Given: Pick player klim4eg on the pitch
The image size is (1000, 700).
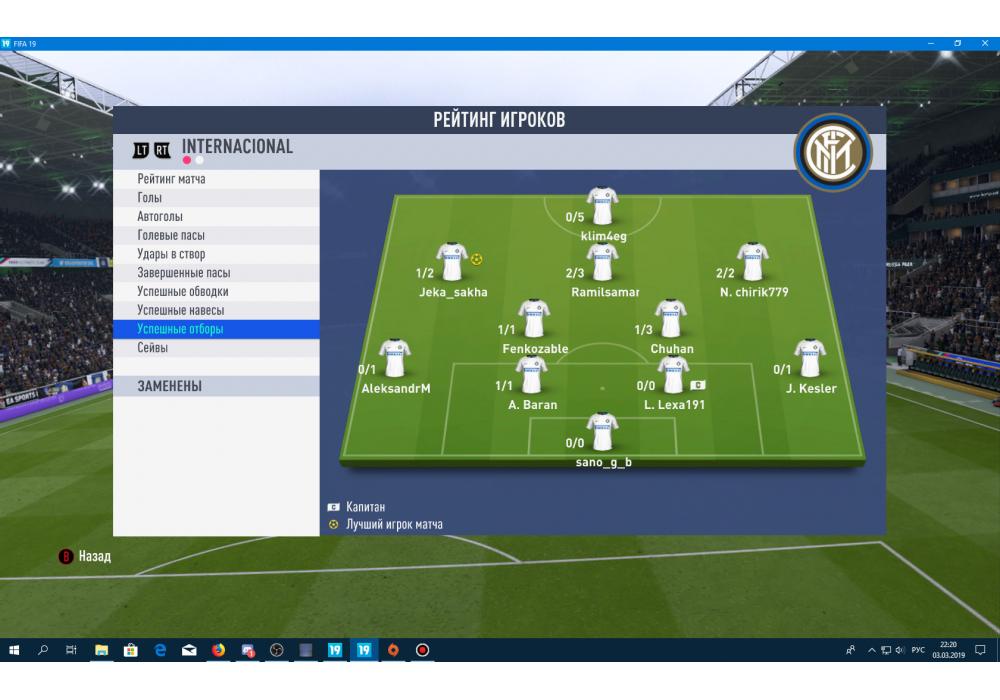Looking at the screenshot, I should [x=602, y=207].
